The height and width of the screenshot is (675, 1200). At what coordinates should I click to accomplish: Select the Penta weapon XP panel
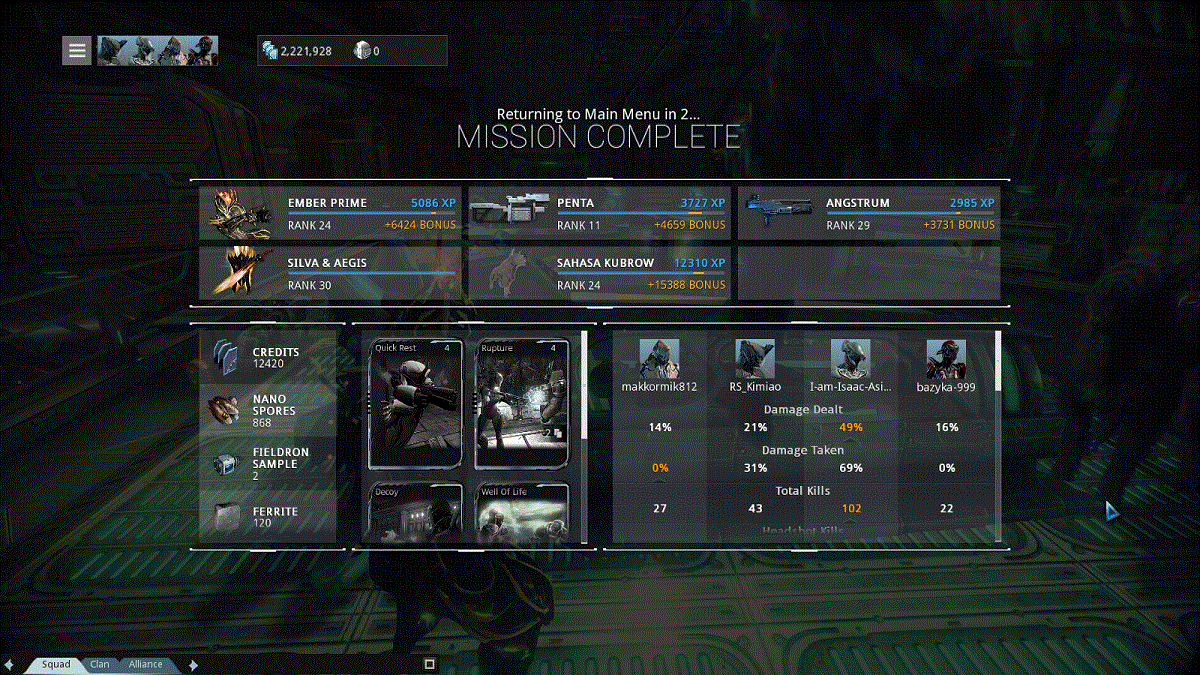pos(599,213)
